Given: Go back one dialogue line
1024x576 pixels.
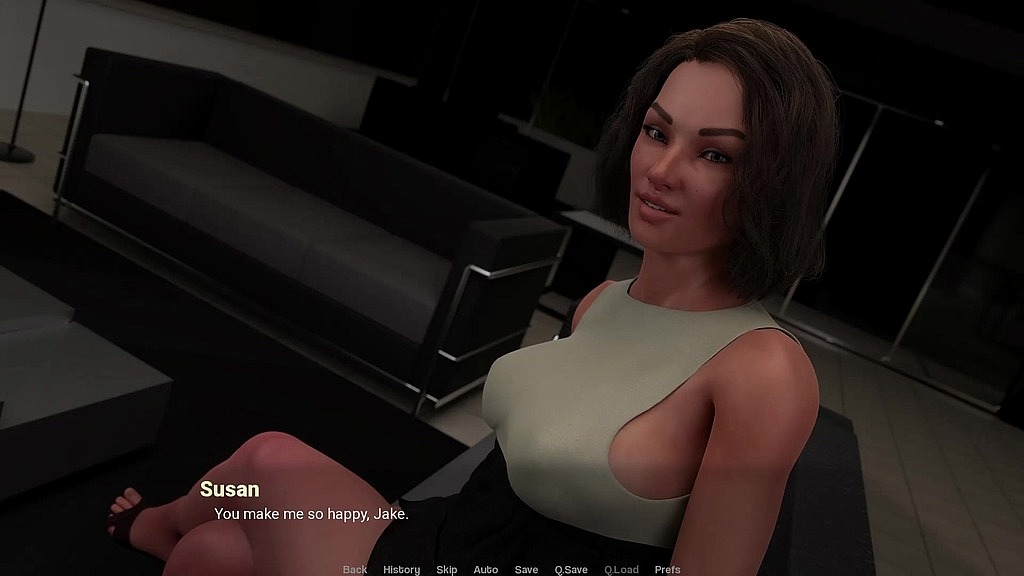Looking at the screenshot, I should (x=355, y=570).
